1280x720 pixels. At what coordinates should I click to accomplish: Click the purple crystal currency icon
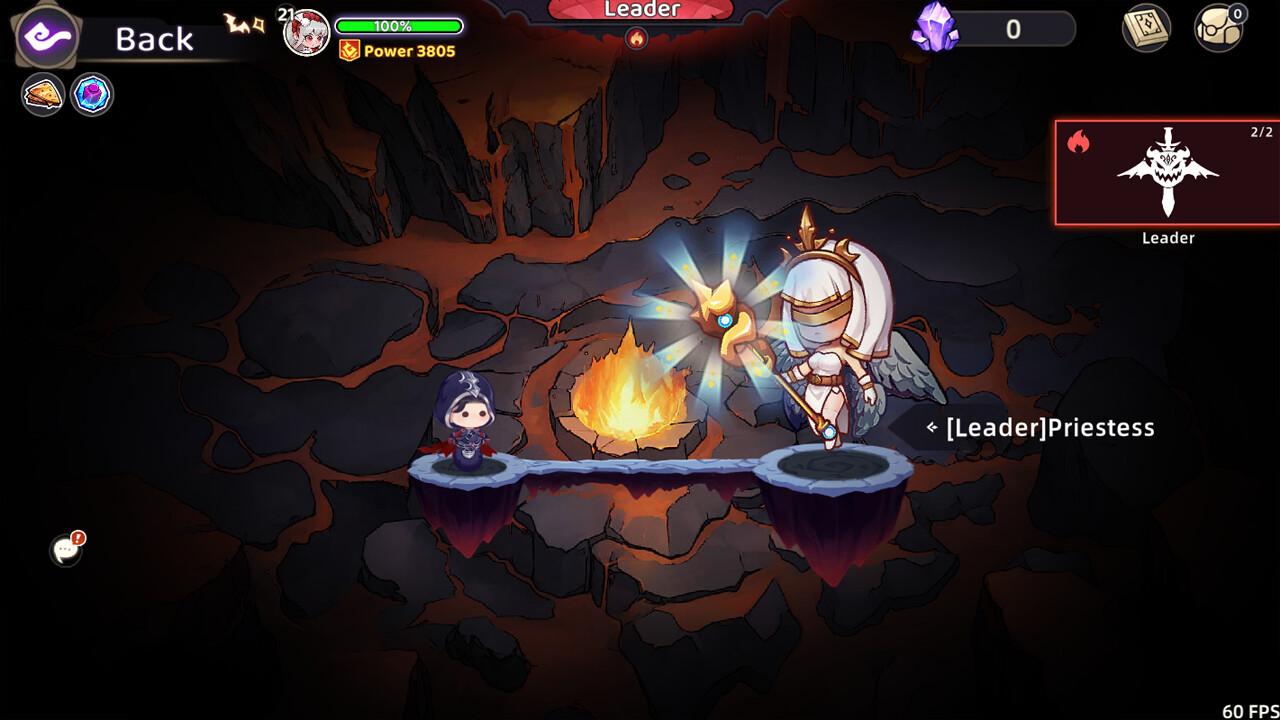934,29
